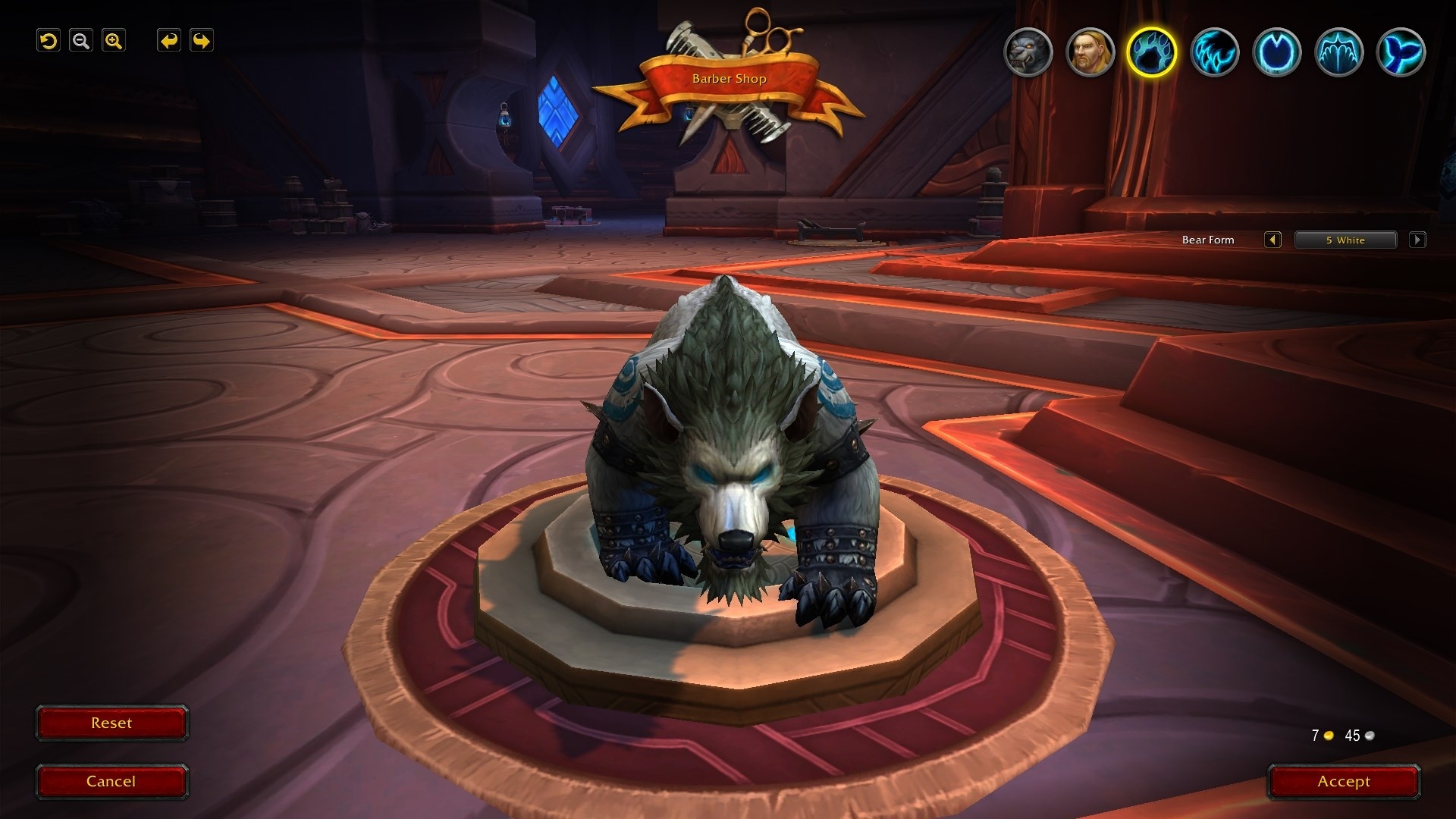Select the previous Bear Form option
The width and height of the screenshot is (1456, 819).
pos(1272,240)
